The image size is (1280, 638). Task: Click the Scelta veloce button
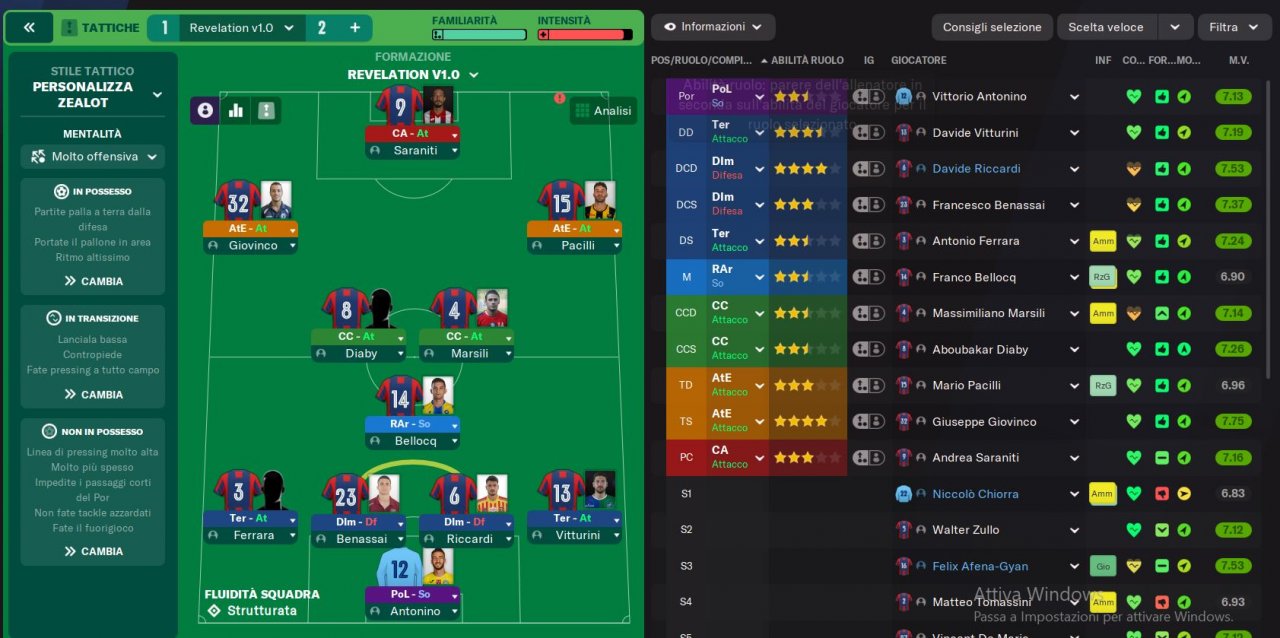click(x=1105, y=27)
